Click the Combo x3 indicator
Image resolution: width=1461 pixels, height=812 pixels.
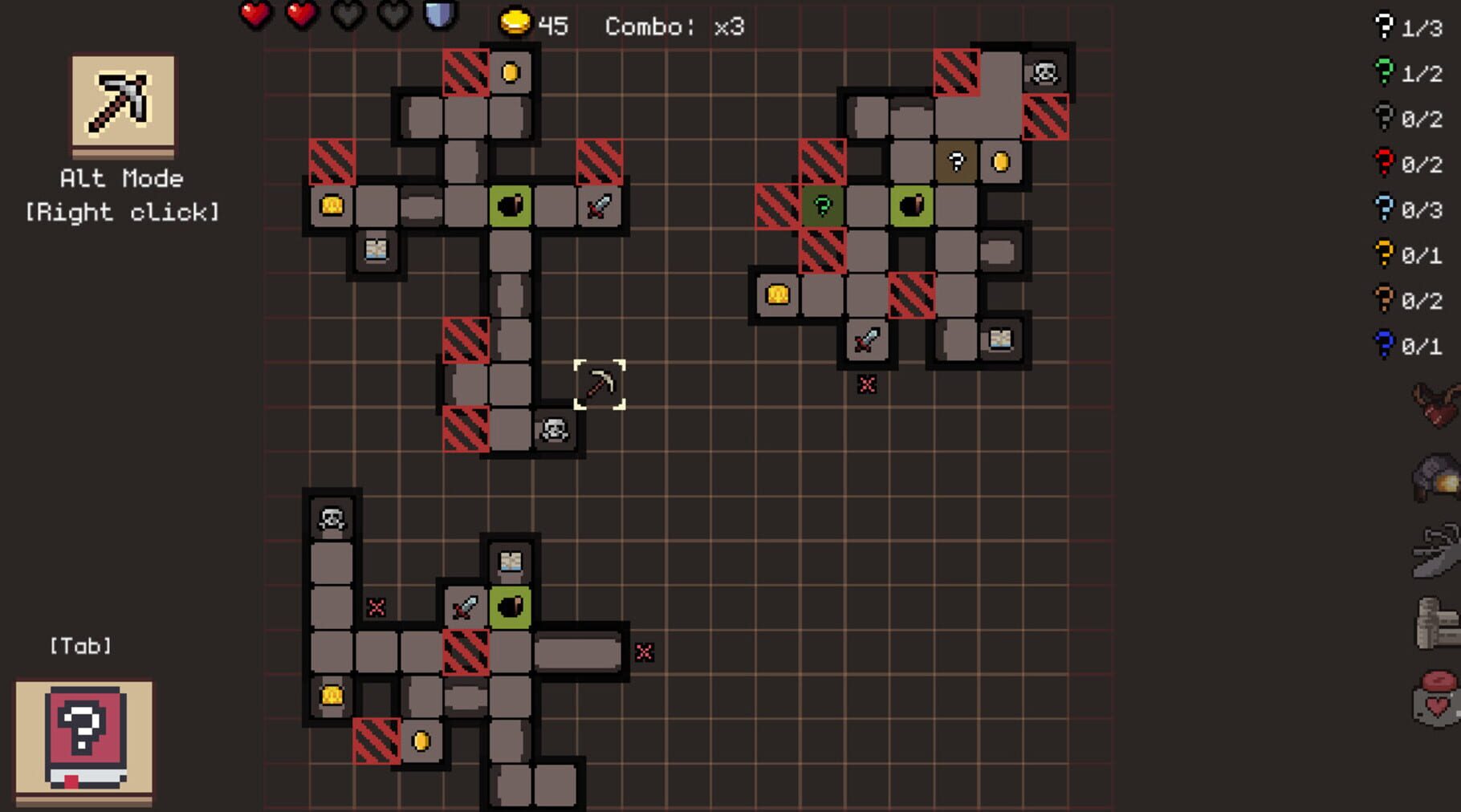tap(673, 26)
